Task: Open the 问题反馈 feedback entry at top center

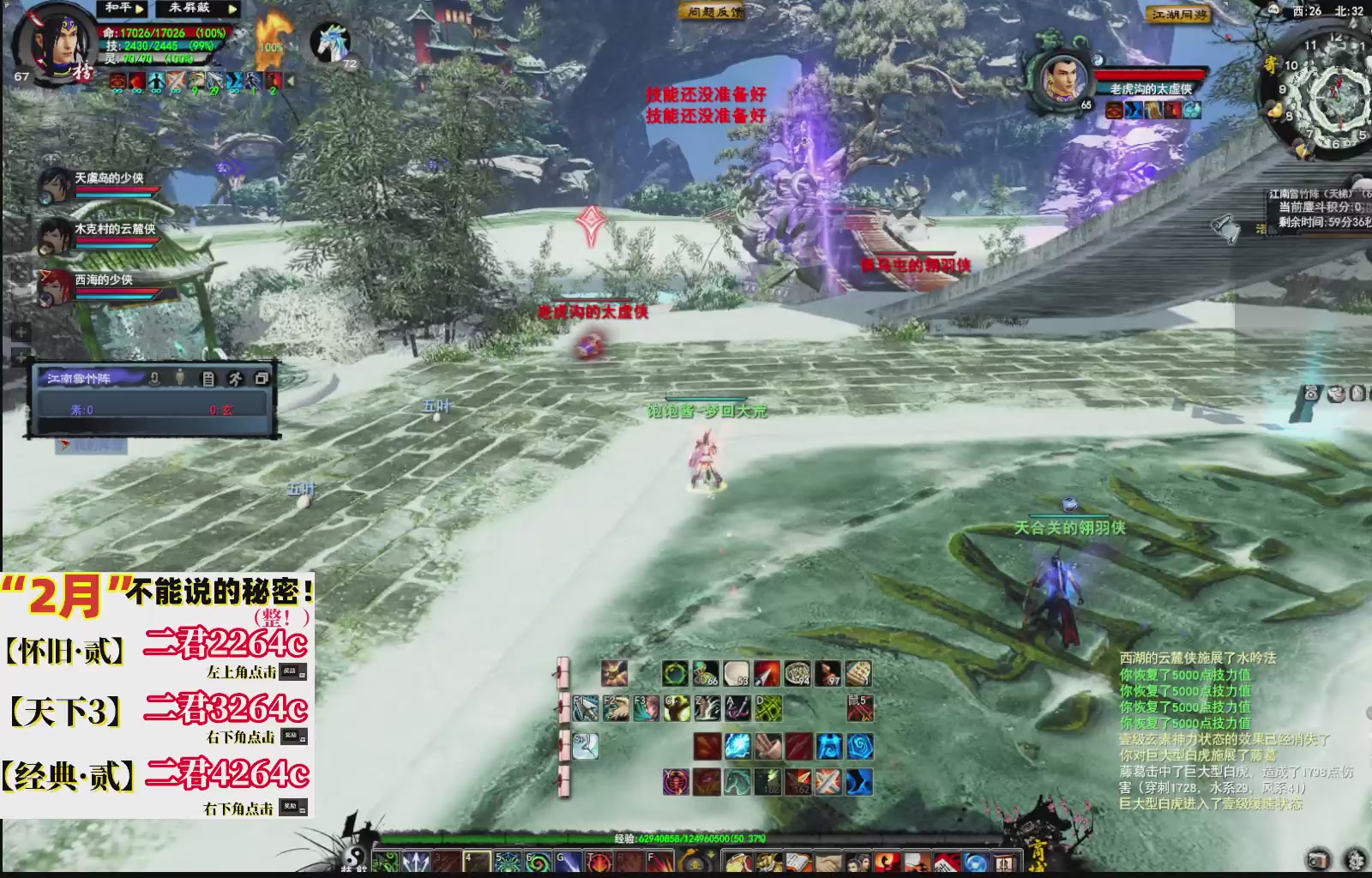Action: pos(710,10)
